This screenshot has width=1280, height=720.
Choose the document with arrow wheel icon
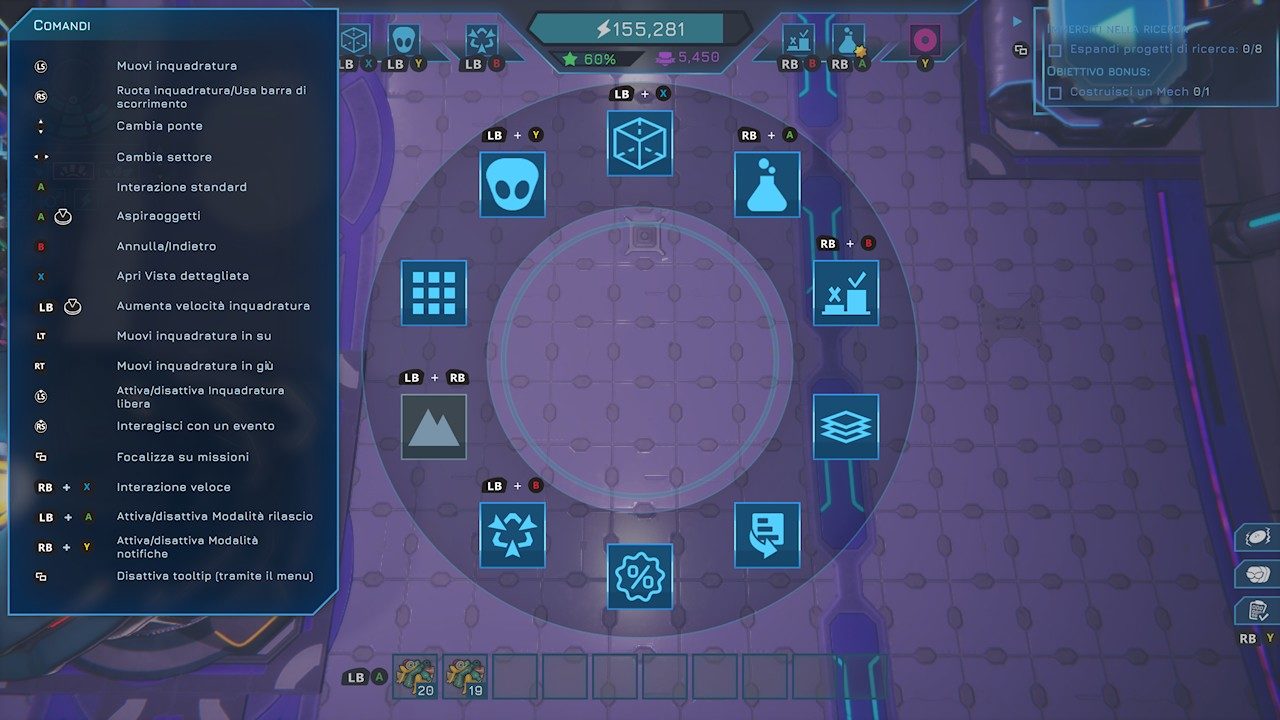pyautogui.click(x=767, y=535)
